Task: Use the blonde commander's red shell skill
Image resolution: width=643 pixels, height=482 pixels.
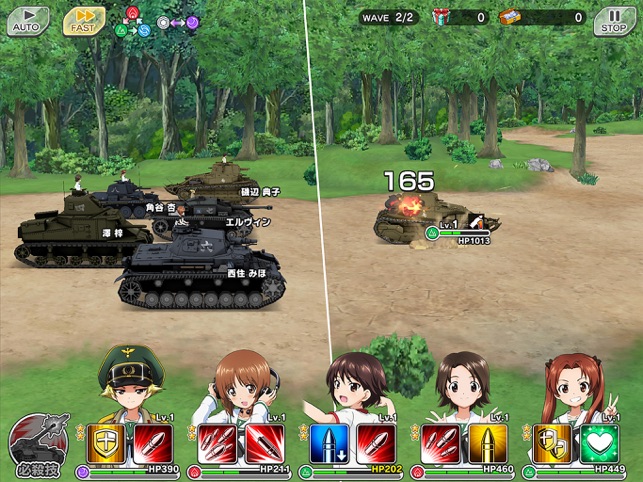Action: [x=151, y=443]
